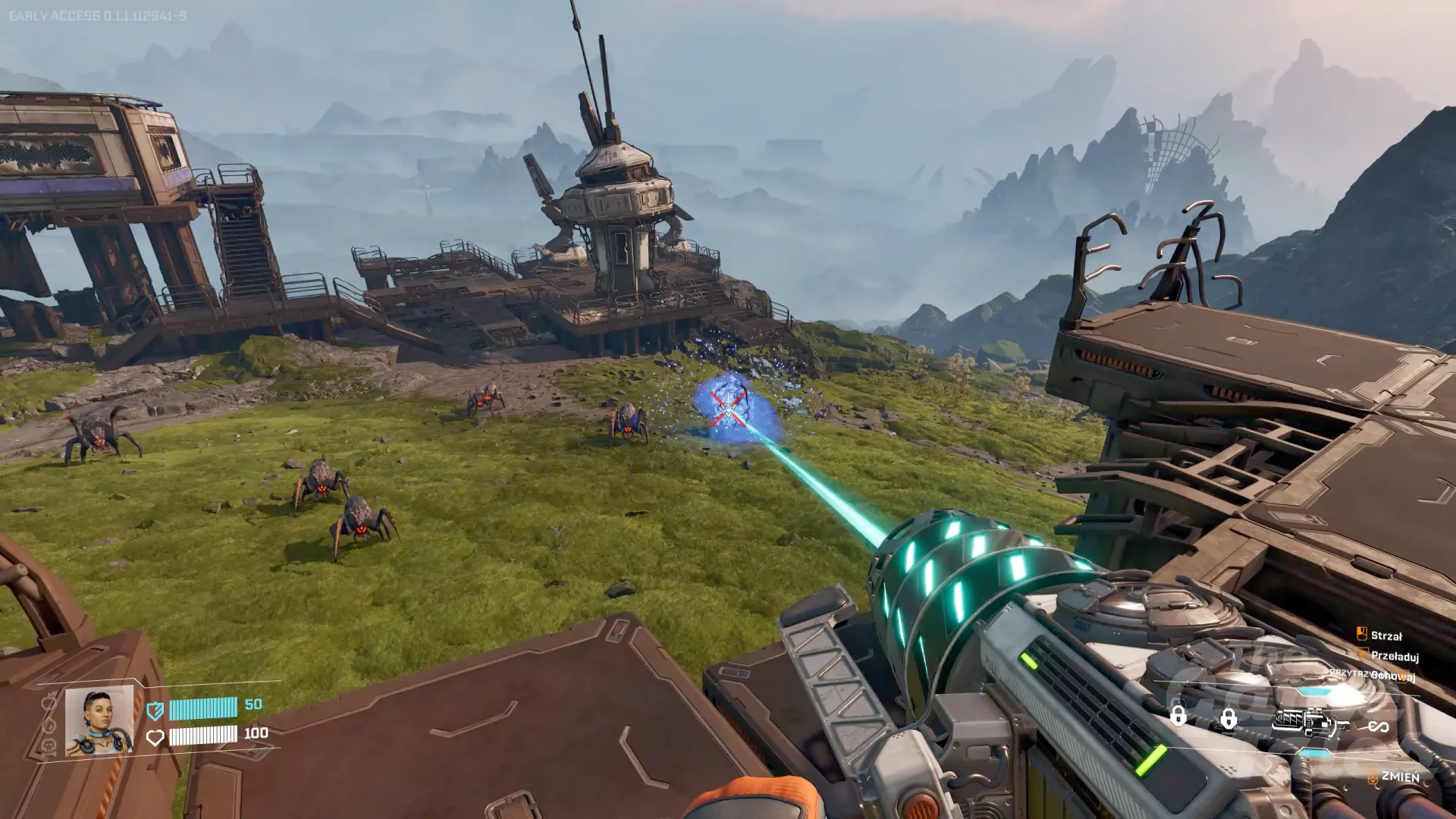
Task: Click the apple hunger status icon
Action: click(x=49, y=702)
